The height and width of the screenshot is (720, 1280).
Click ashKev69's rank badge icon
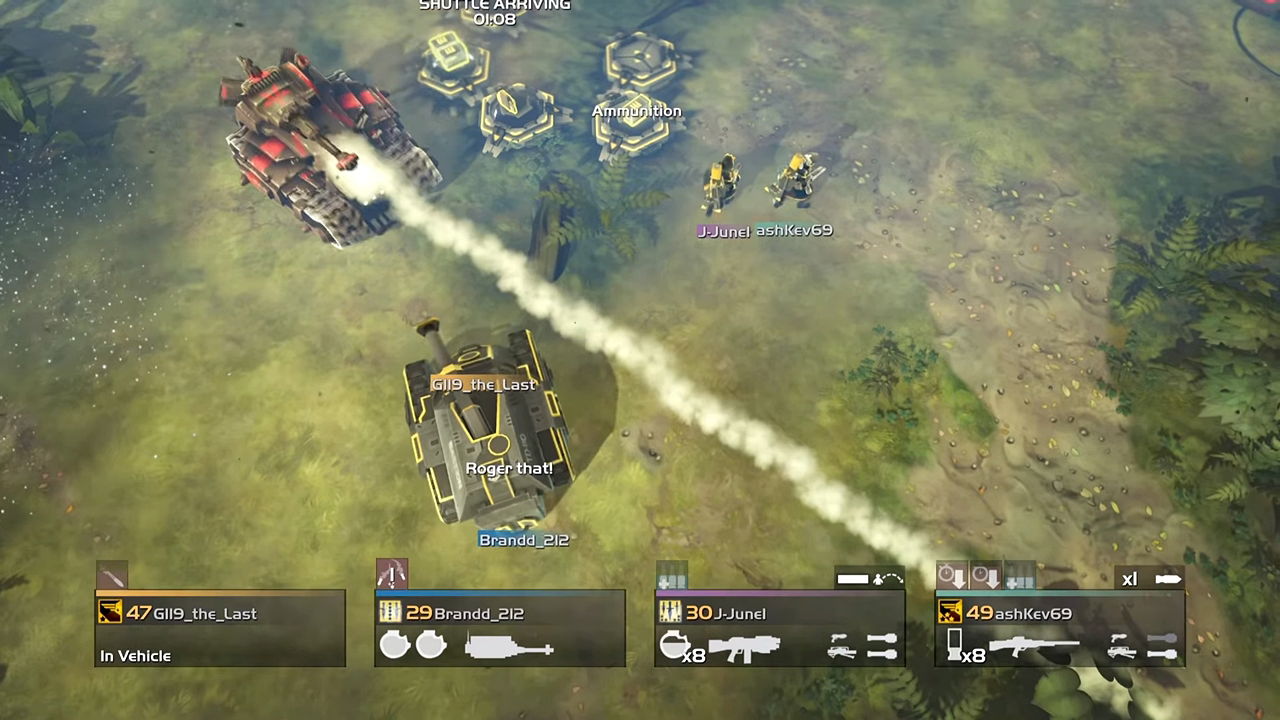pyautogui.click(x=950, y=612)
